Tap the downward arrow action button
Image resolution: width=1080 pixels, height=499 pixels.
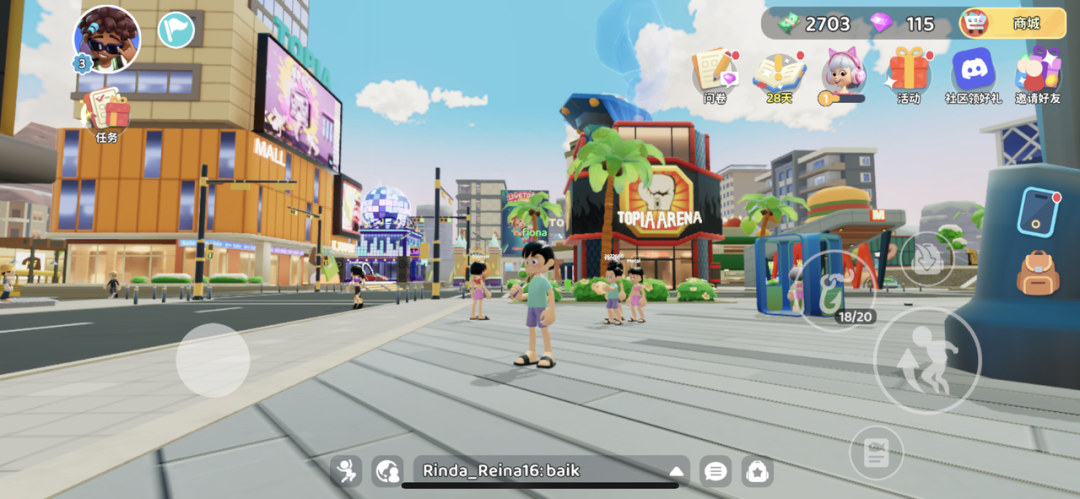pyautogui.click(x=926, y=258)
